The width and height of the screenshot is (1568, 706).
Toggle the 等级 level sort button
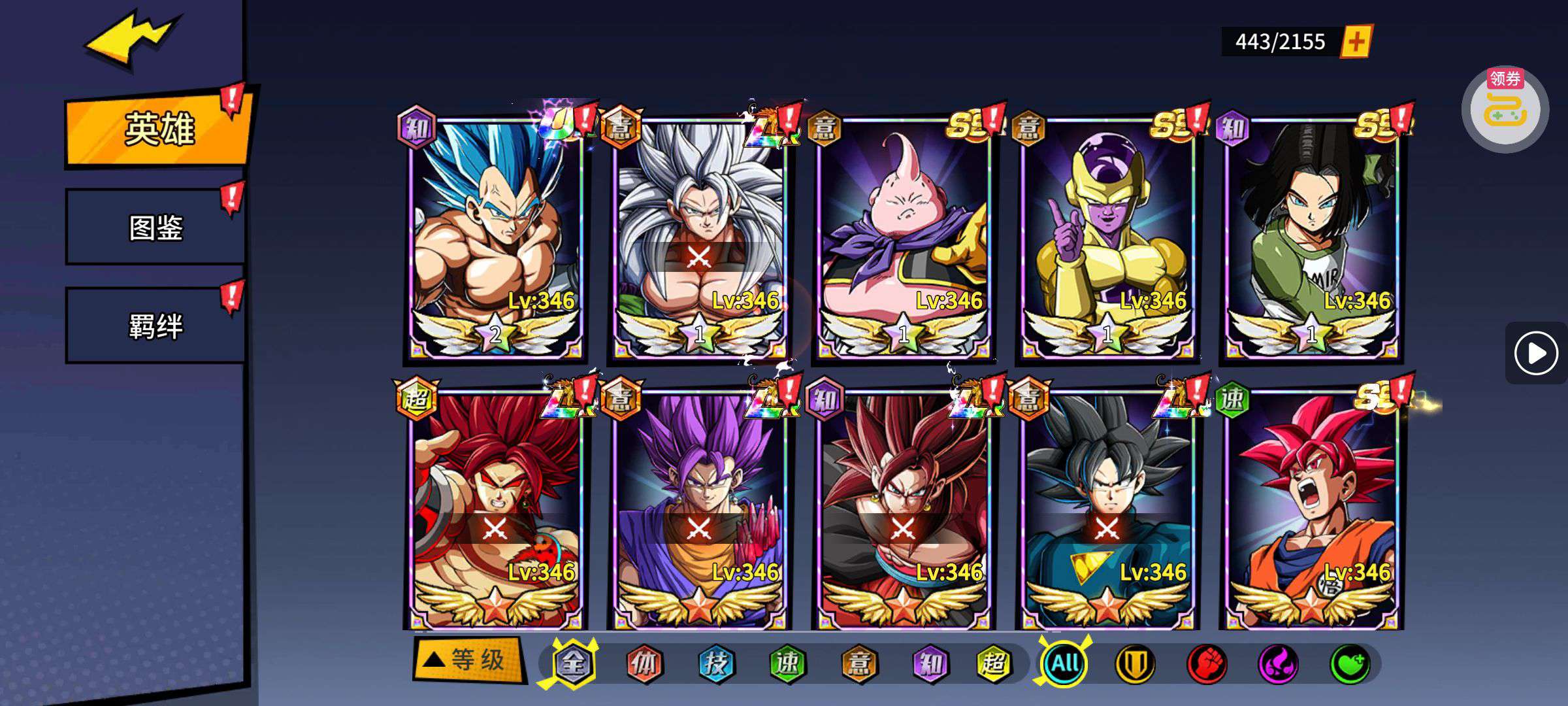[x=468, y=660]
